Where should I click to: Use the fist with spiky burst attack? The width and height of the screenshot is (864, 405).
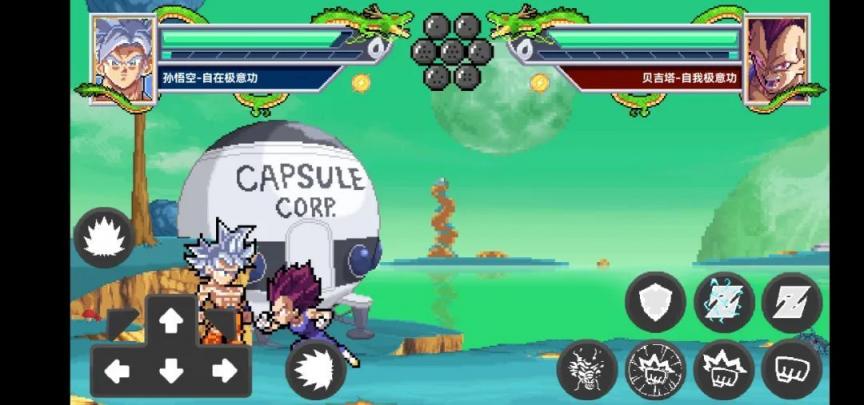point(724,370)
